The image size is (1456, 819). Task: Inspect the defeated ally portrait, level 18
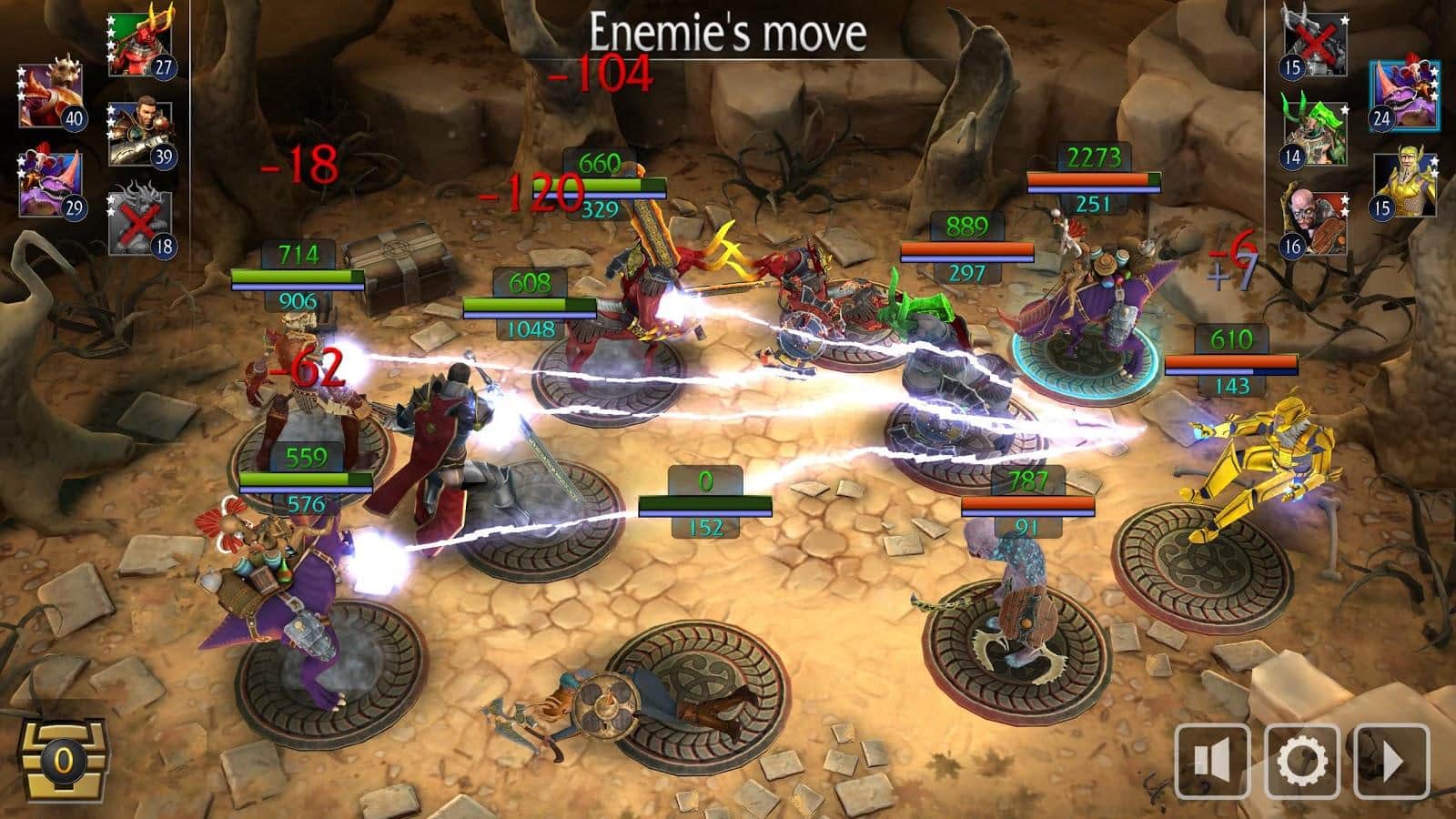(140, 223)
